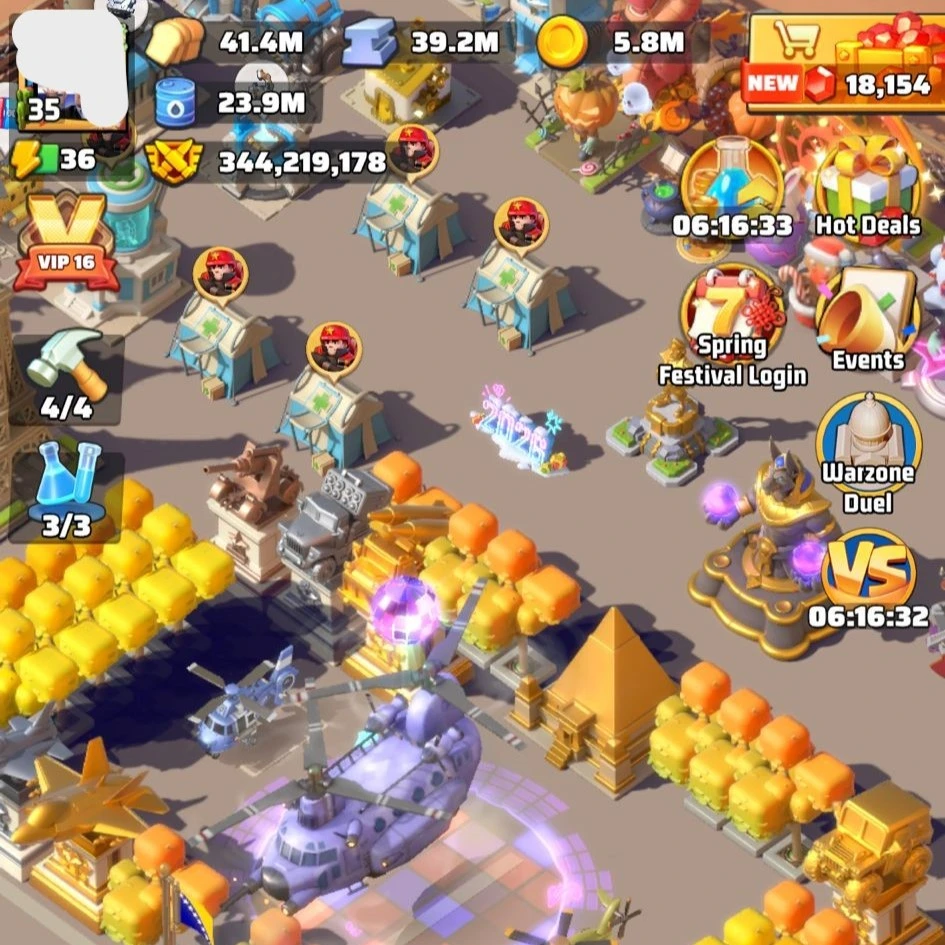The image size is (945, 945).
Task: Open the research flask queue 3/3
Action: pos(67,488)
